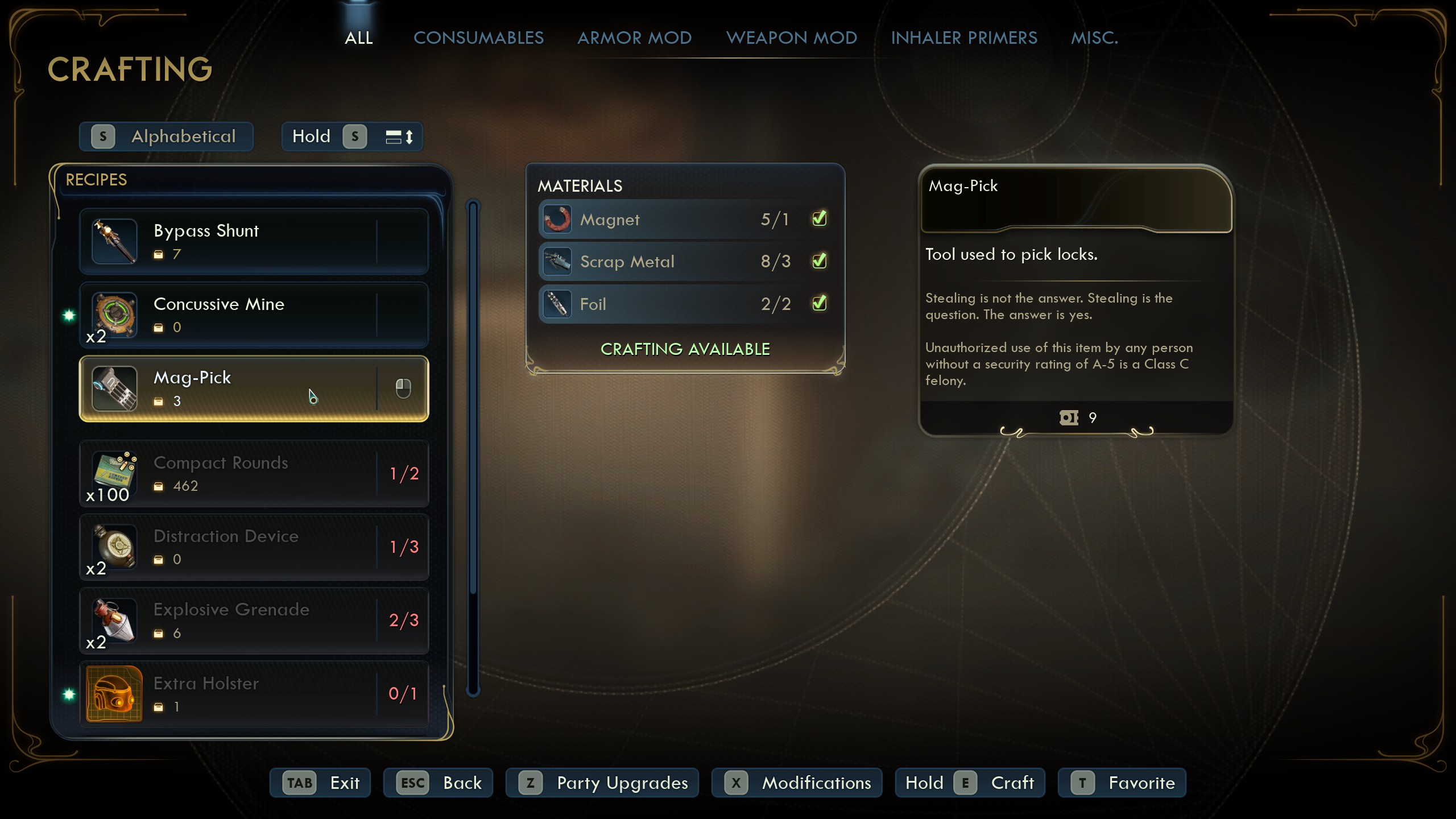Open the INHALER PRIMERS category
The image size is (1456, 819).
coord(964,38)
